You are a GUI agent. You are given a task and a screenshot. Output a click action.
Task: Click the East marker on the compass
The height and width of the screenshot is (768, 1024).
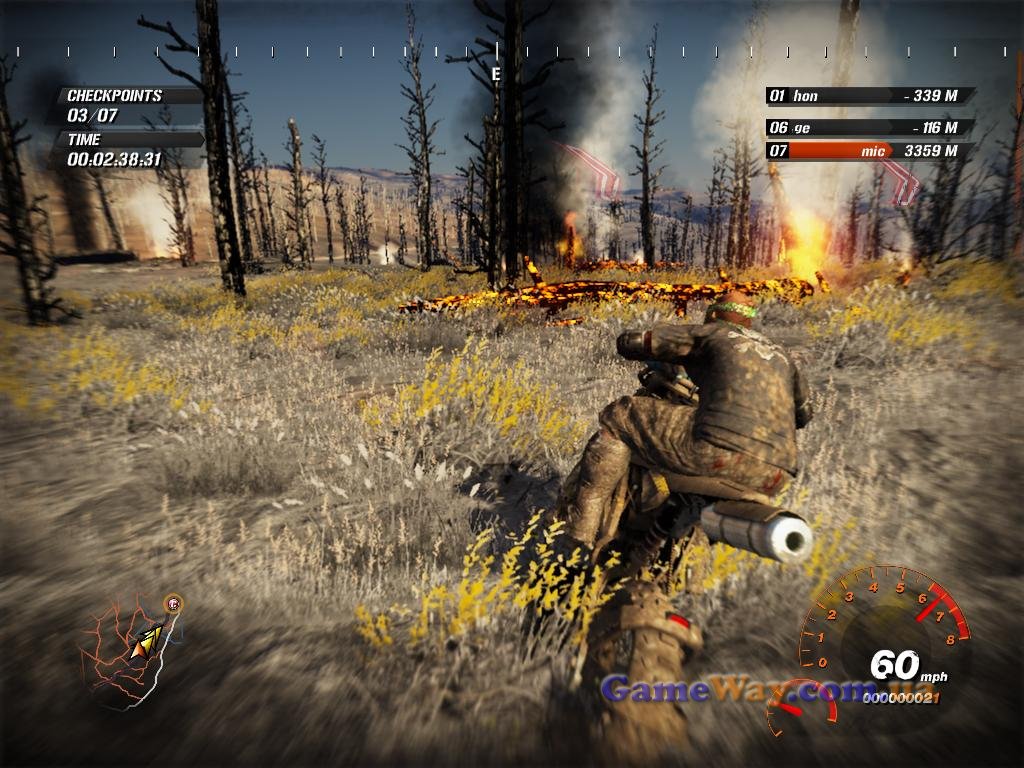[496, 73]
